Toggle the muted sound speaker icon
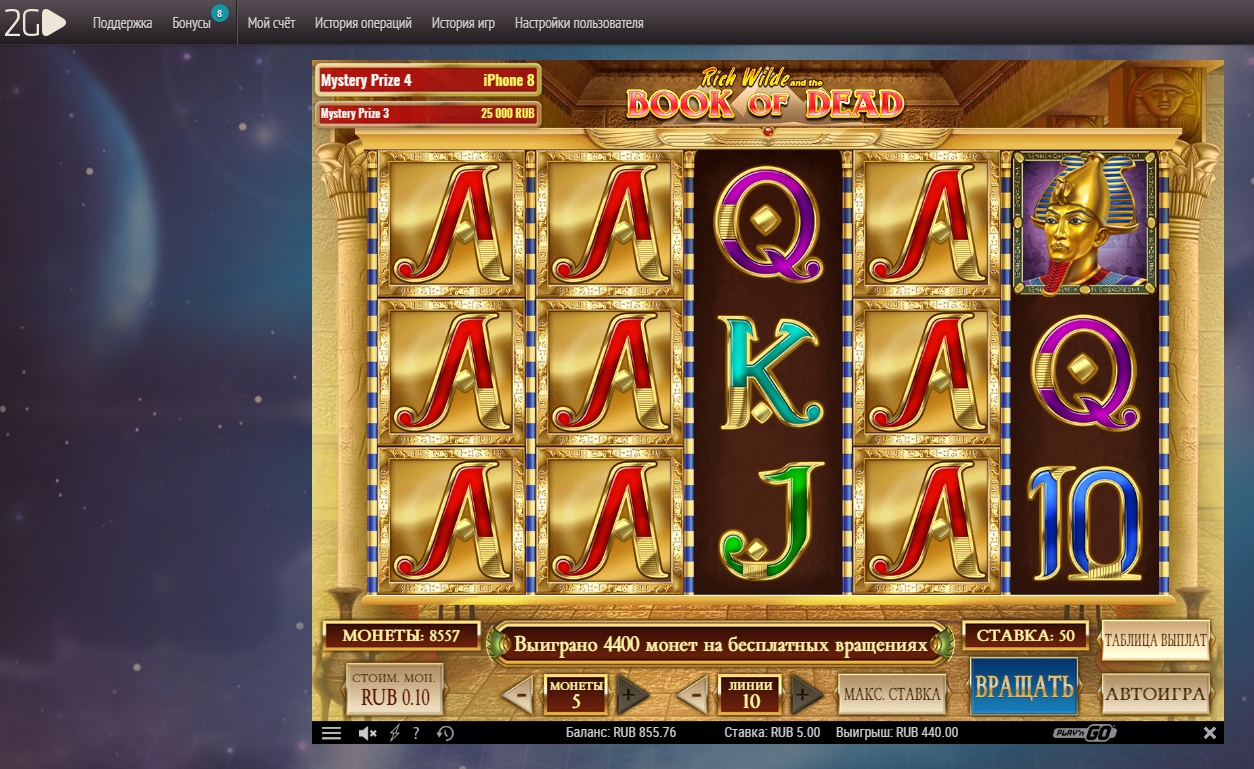The image size is (1254, 769). [367, 733]
